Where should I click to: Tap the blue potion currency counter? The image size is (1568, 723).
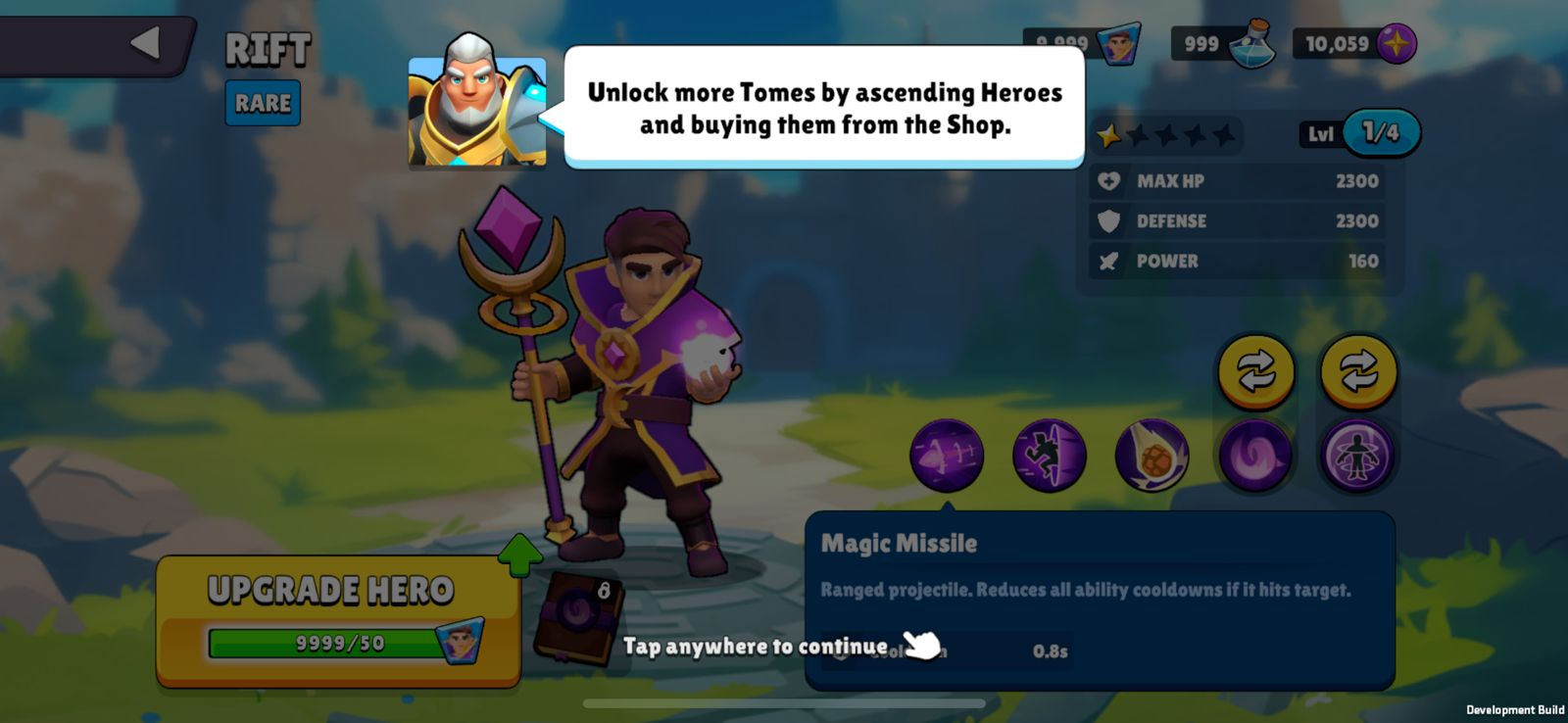pos(1223,44)
